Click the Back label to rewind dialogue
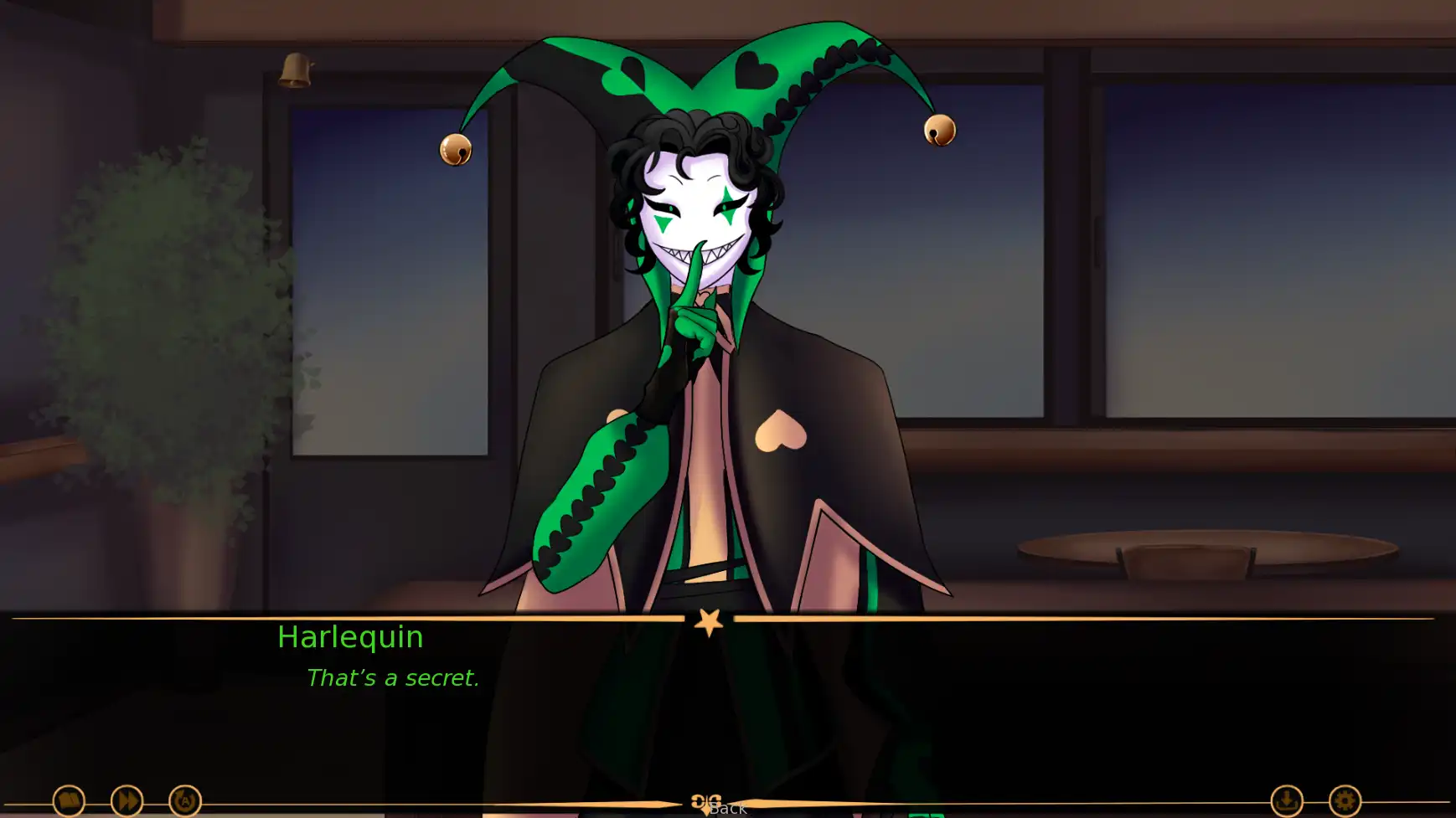This screenshot has height=818, width=1456. (728, 809)
